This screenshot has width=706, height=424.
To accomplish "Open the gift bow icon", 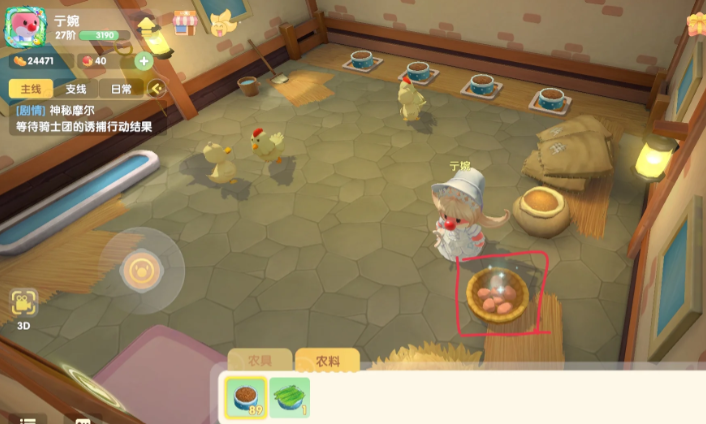I will [697, 22].
